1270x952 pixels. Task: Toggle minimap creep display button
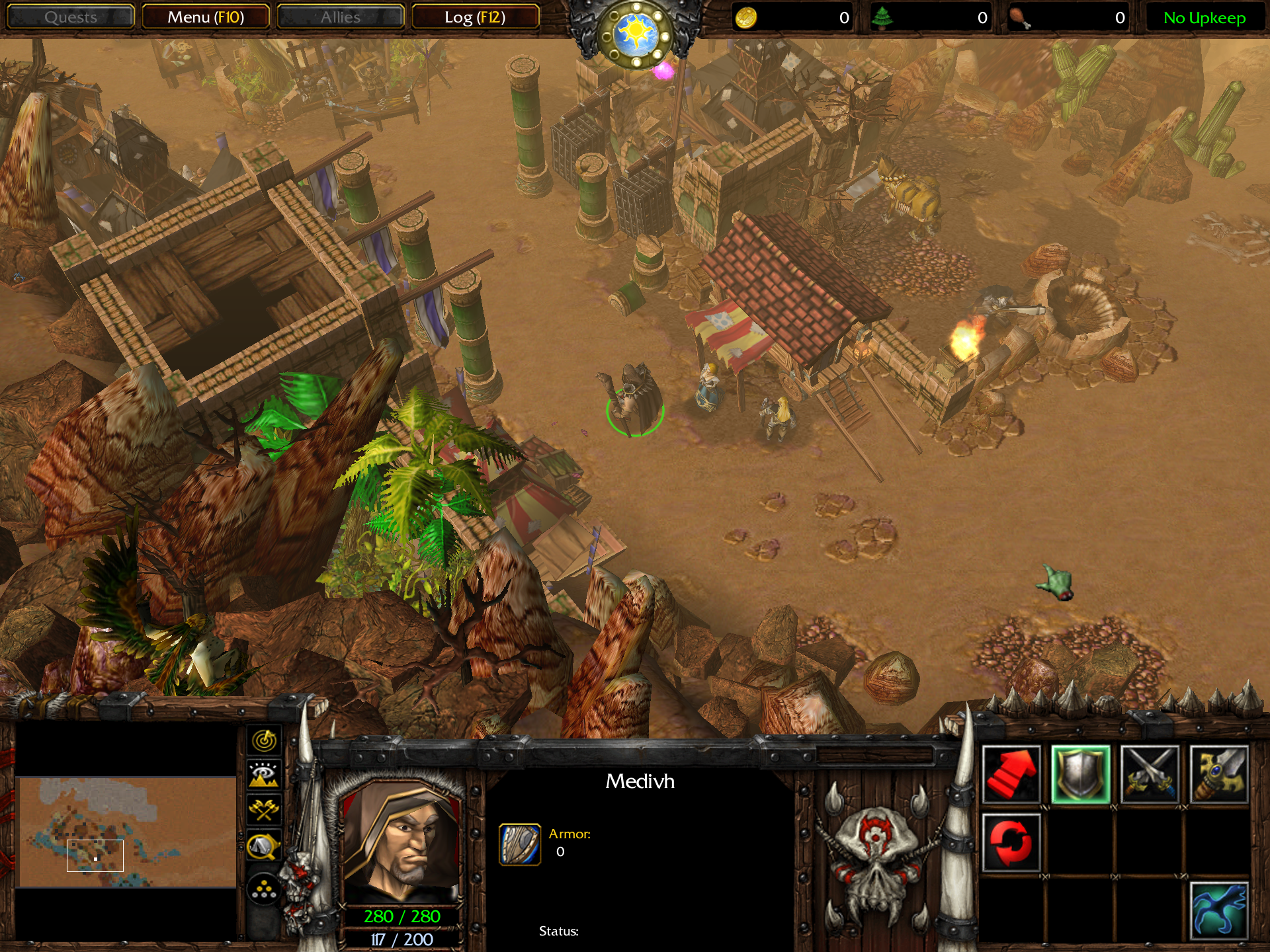pyautogui.click(x=264, y=846)
